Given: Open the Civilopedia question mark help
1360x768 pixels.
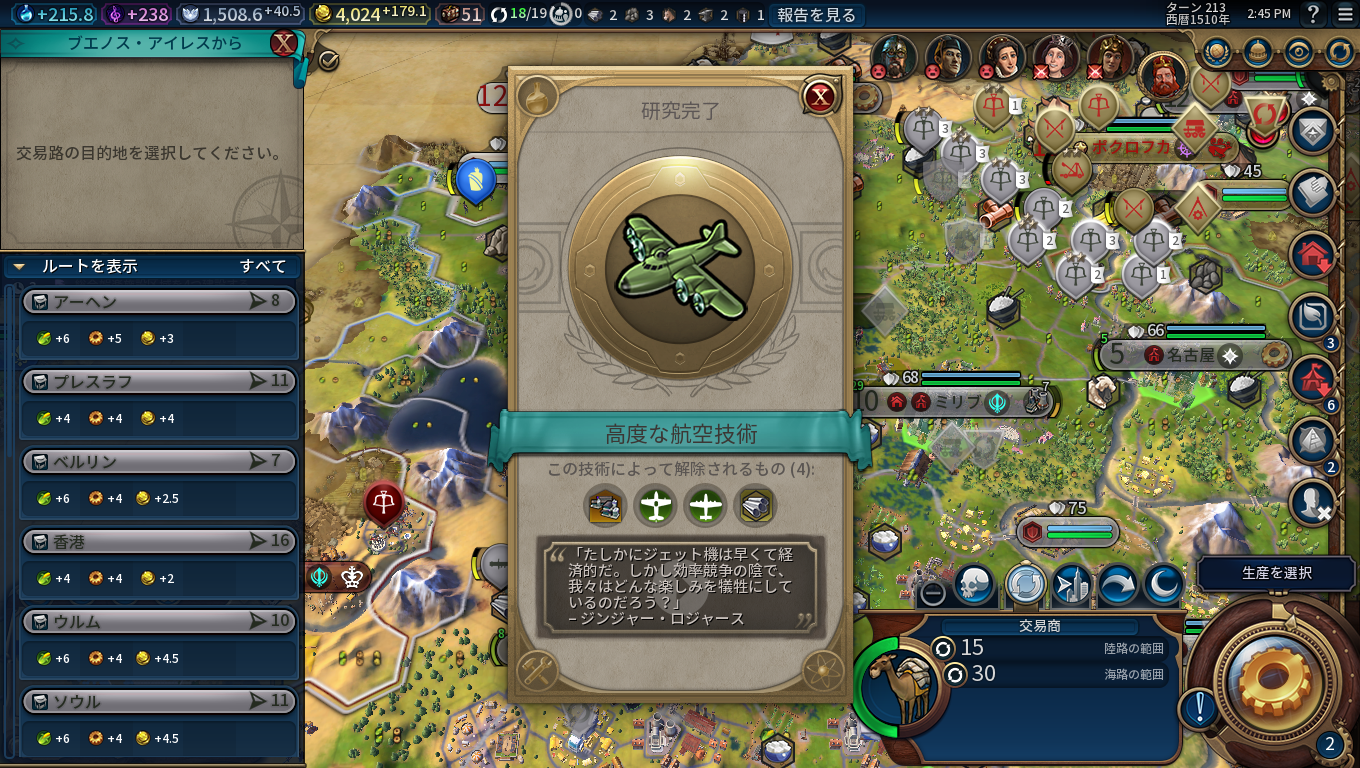Looking at the screenshot, I should [1314, 14].
